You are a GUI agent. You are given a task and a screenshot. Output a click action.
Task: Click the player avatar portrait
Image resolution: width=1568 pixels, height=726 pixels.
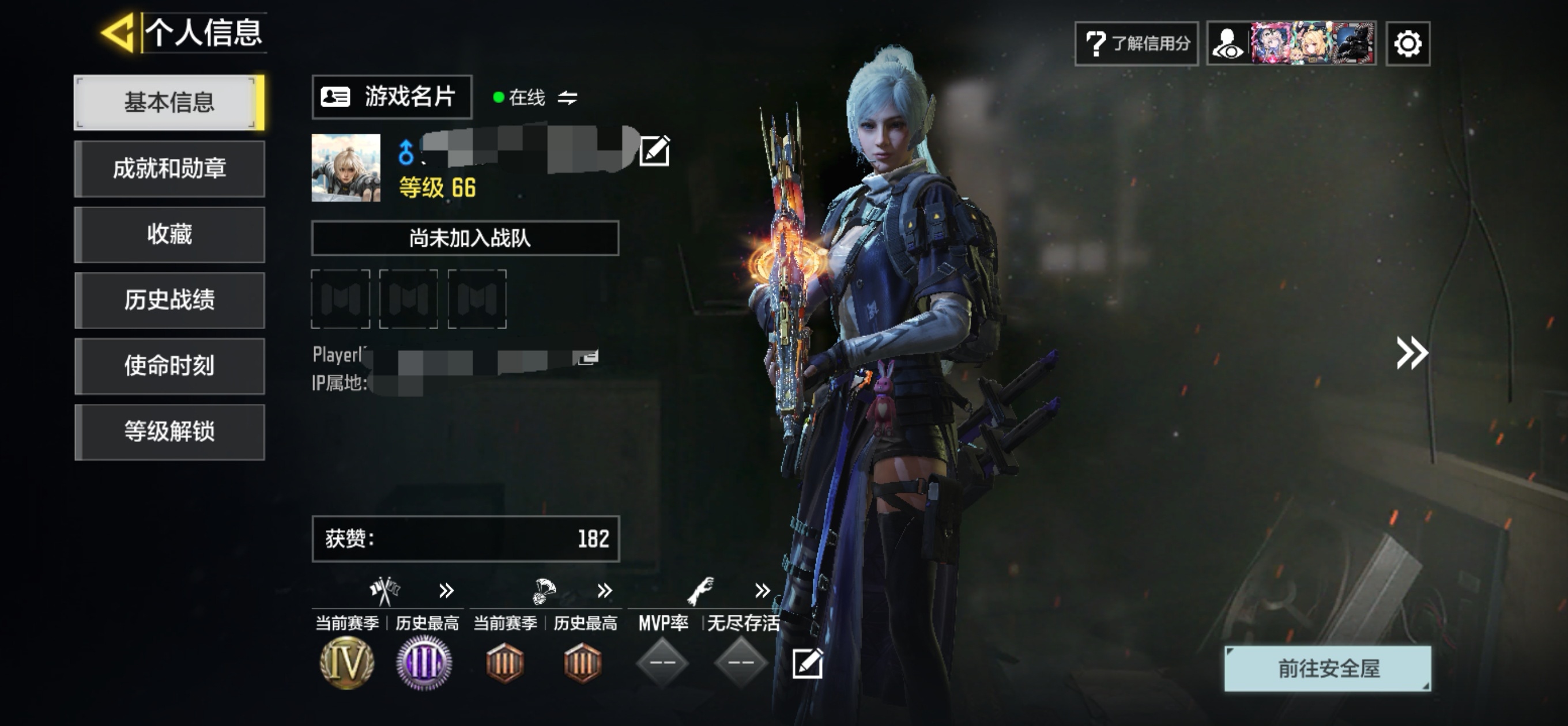coord(346,168)
